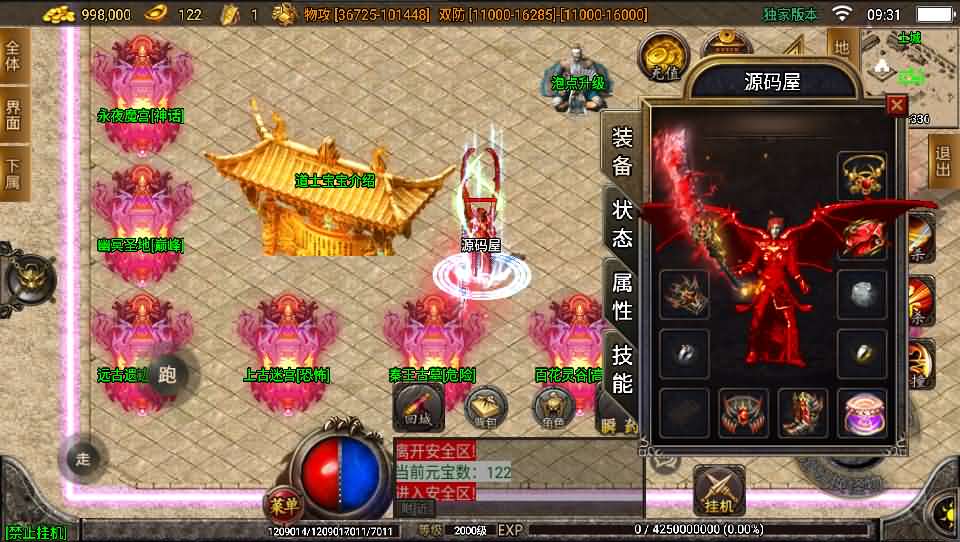The width and height of the screenshot is (960, 542).
Task: Show the 属性 attributes tab
Action: [x=622, y=296]
